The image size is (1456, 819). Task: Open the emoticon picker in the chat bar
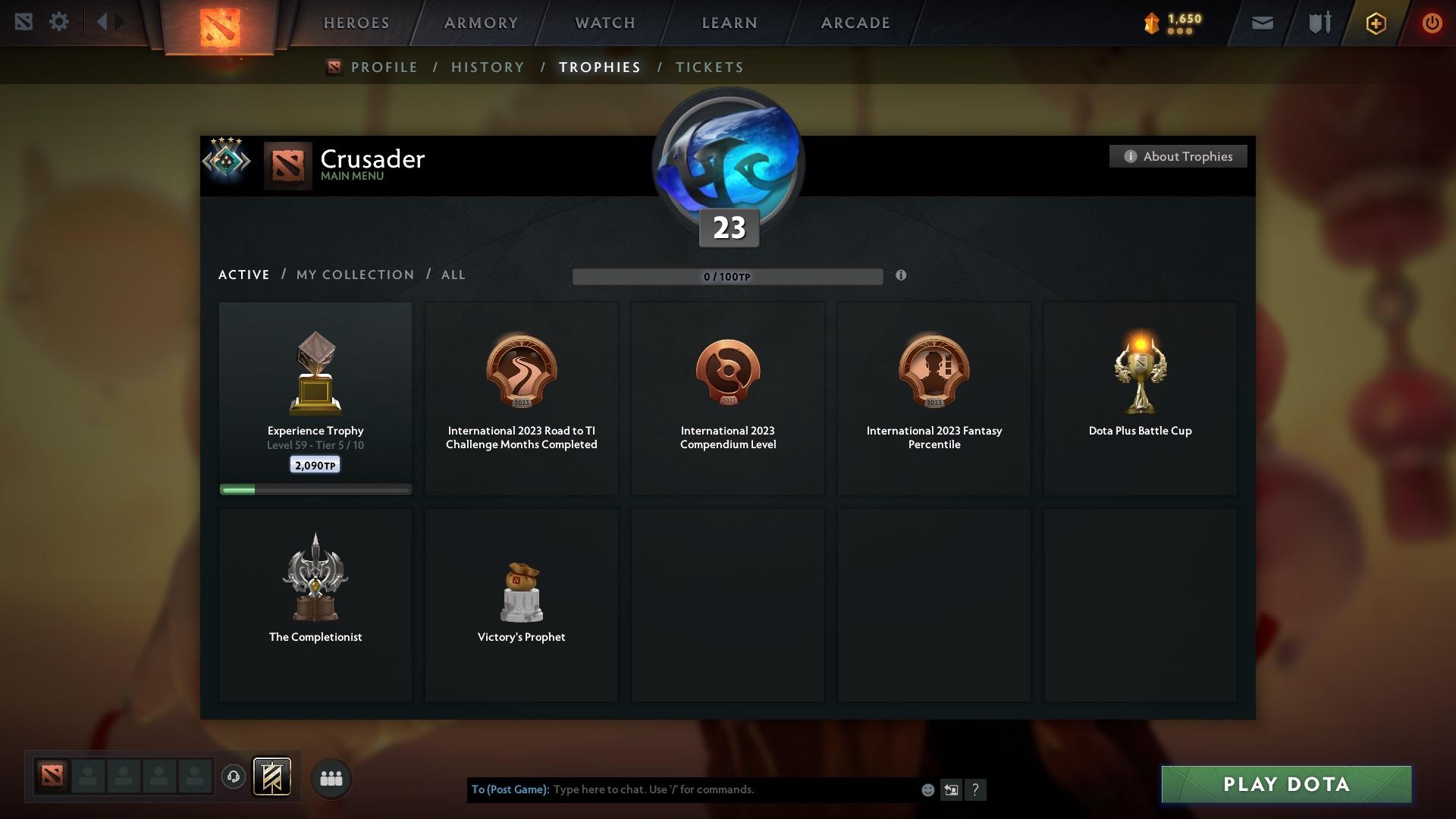click(927, 789)
